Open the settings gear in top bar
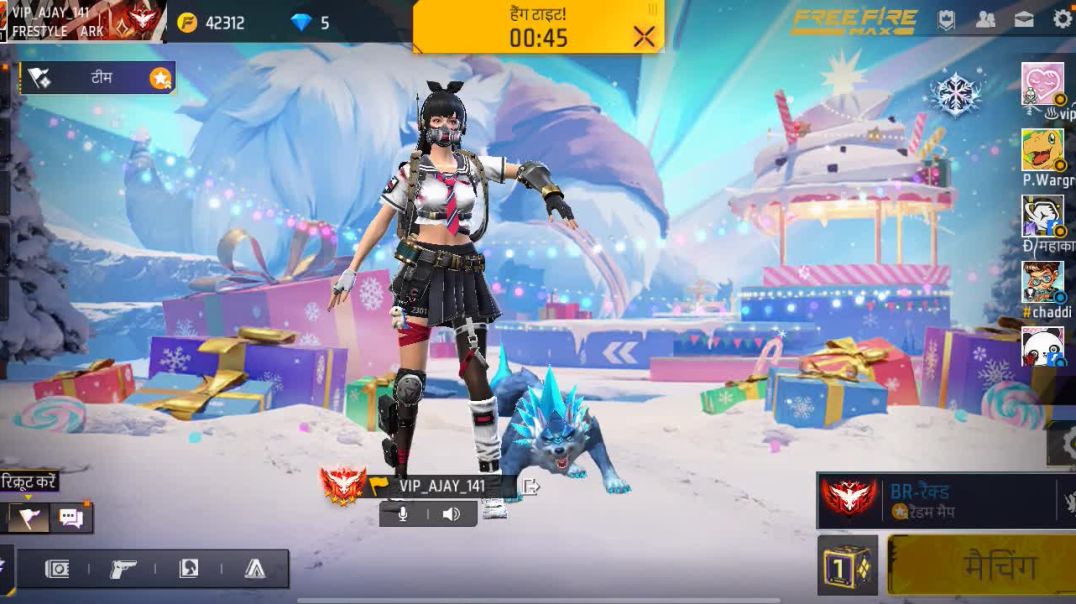Viewport: 1076px width, 604px height. tap(1062, 19)
